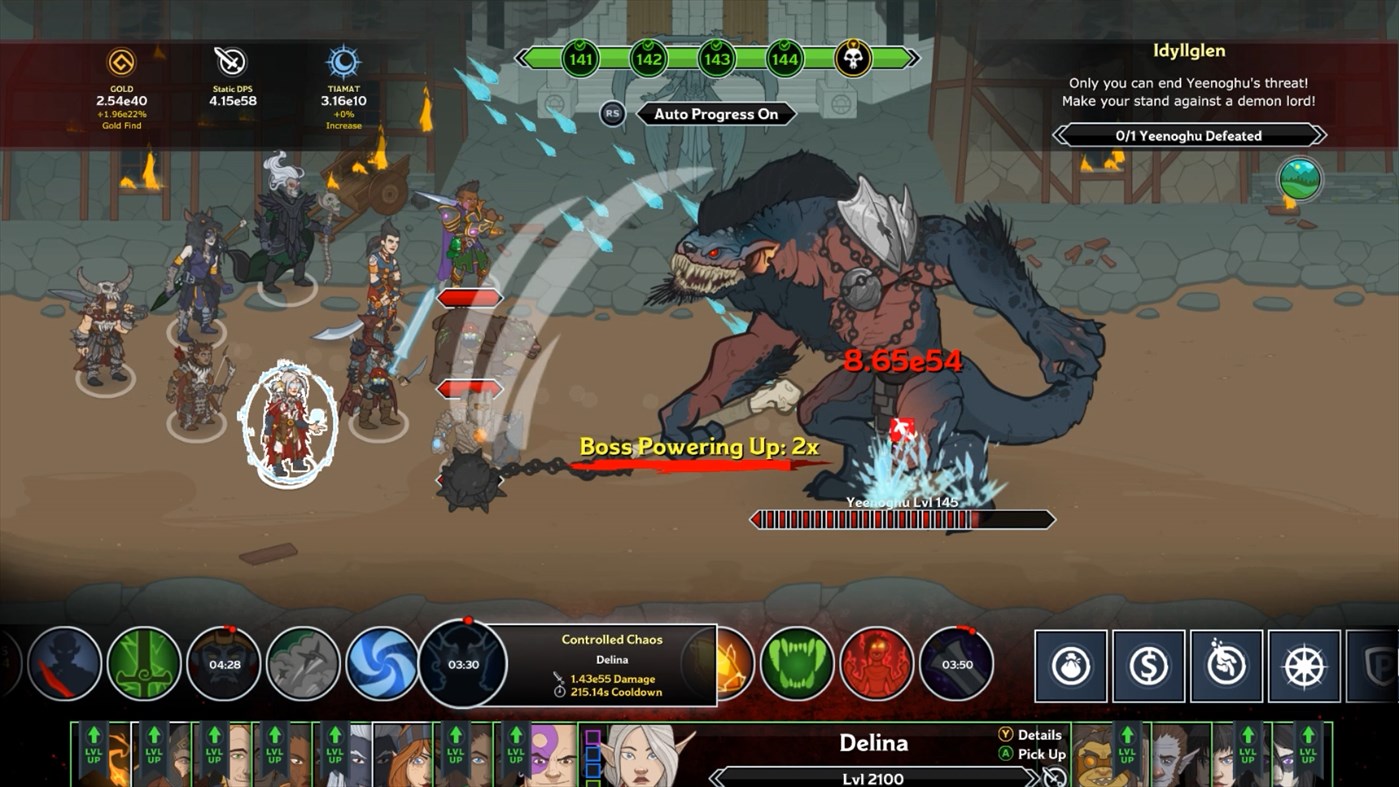The height and width of the screenshot is (787, 1399).
Task: Toggle Auto Progress off
Action: point(715,113)
